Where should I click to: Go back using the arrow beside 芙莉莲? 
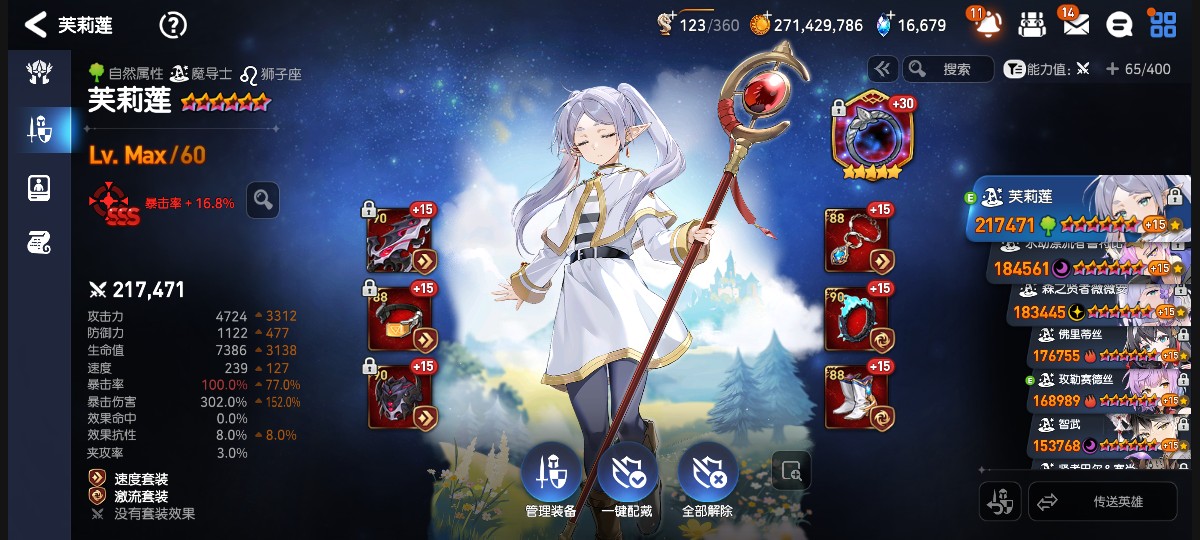(36, 25)
